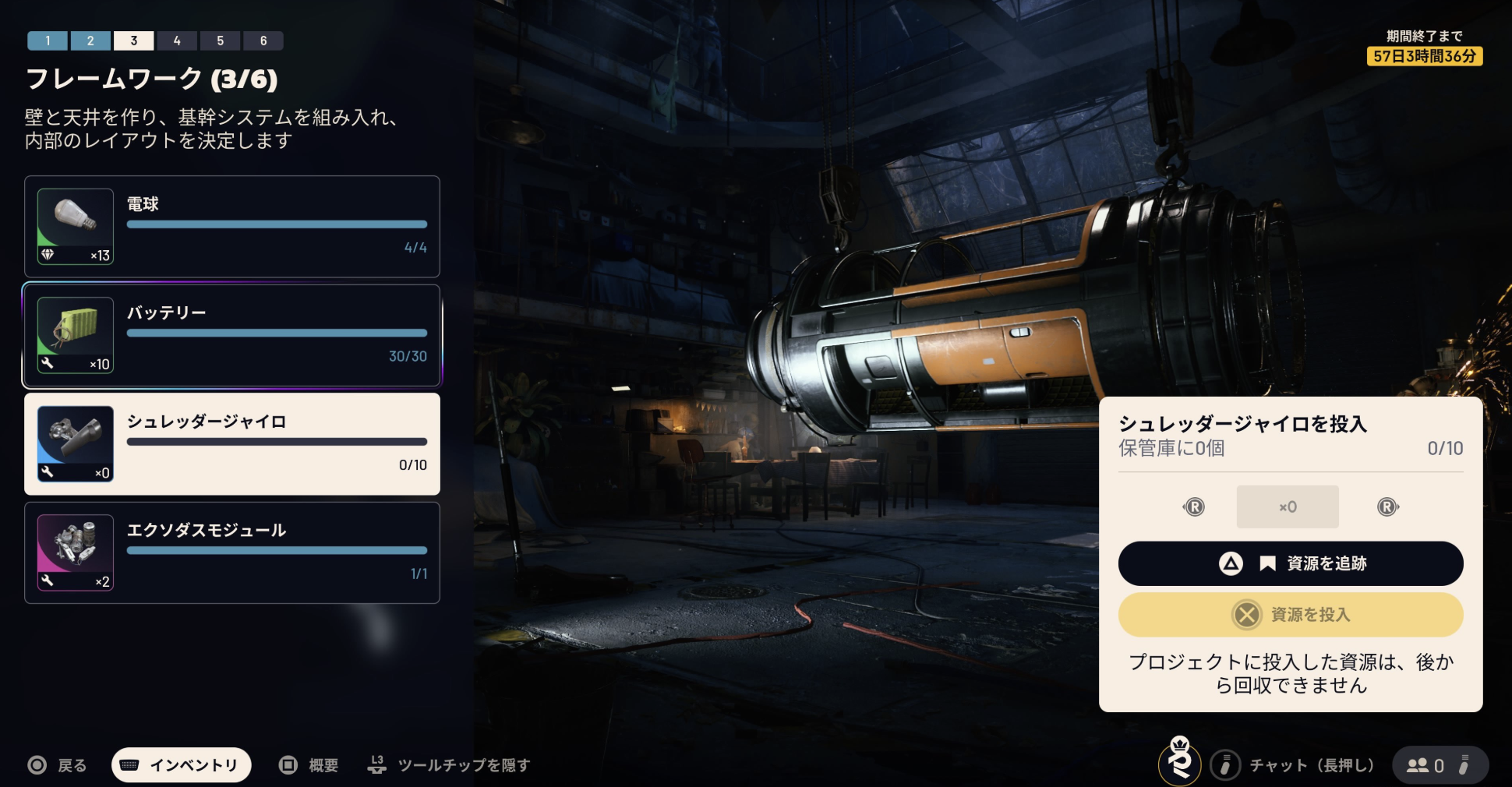Viewport: 1512px width, 787px height.
Task: Select the 電球 (light bulb) resource row
Action: 232,227
